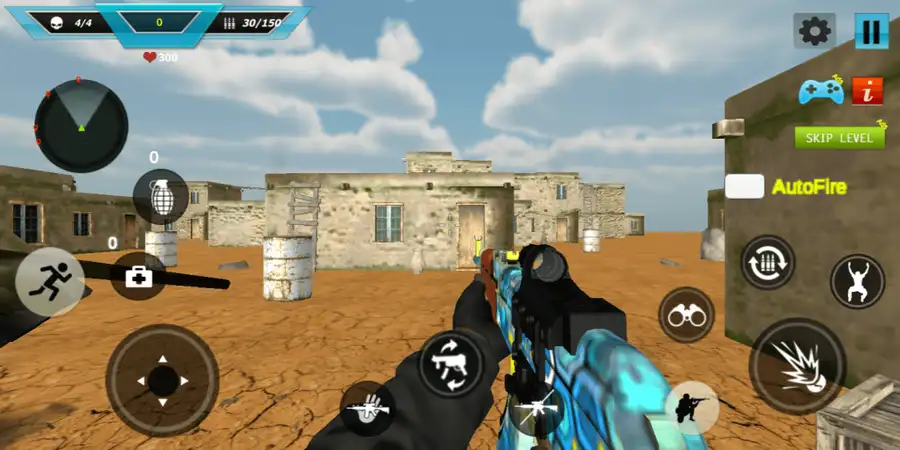Use the medkit

[138, 276]
